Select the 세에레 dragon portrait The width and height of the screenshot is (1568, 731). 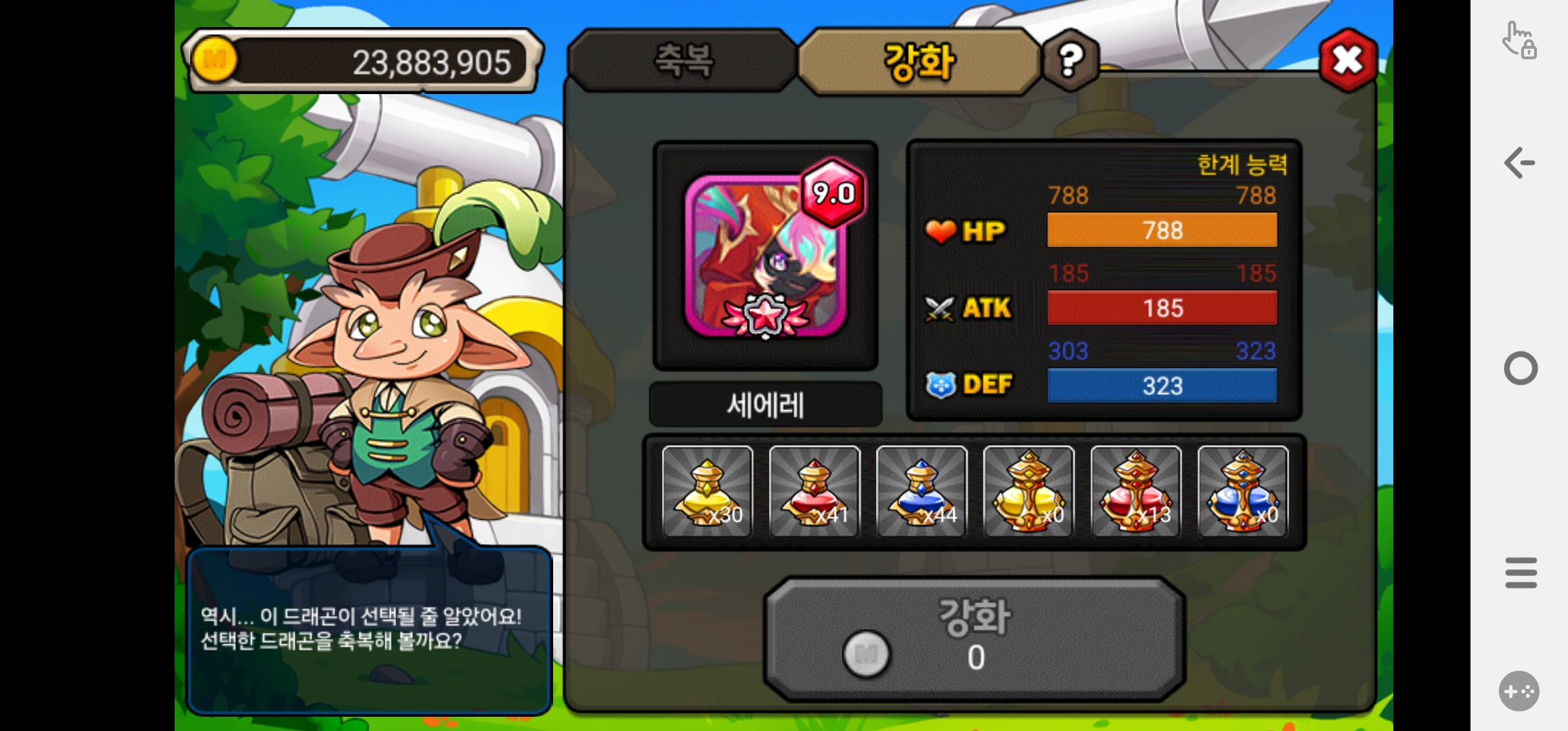765,256
